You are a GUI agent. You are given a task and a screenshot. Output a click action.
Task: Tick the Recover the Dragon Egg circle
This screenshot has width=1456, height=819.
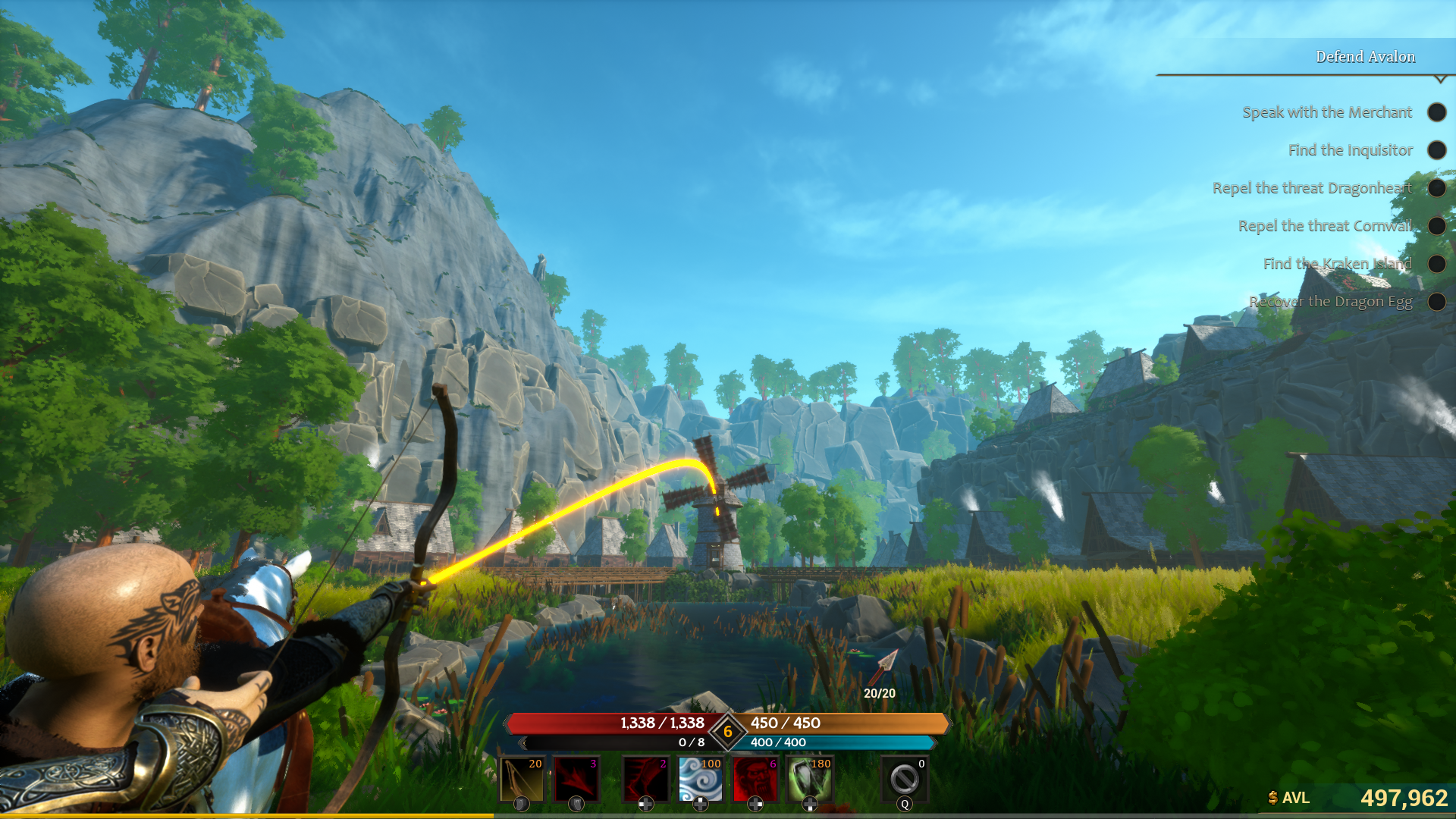(1437, 302)
